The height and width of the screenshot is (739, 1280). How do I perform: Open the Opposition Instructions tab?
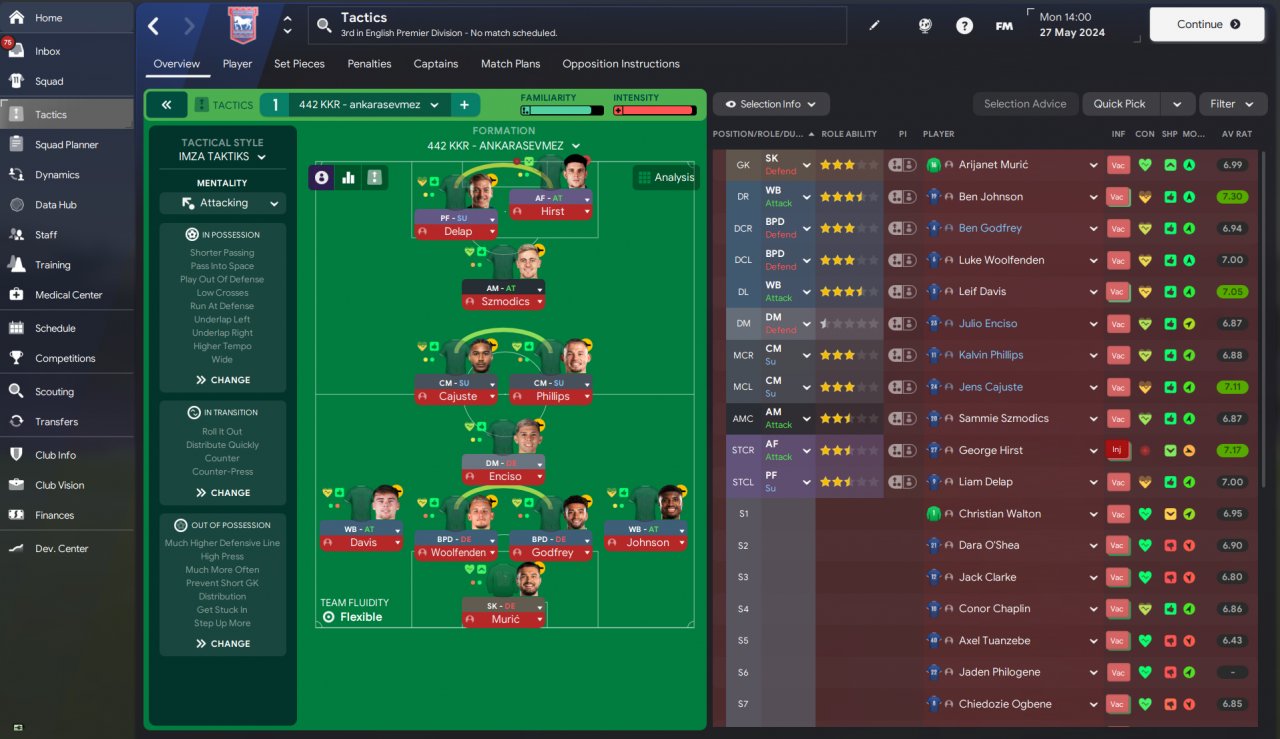click(x=620, y=64)
